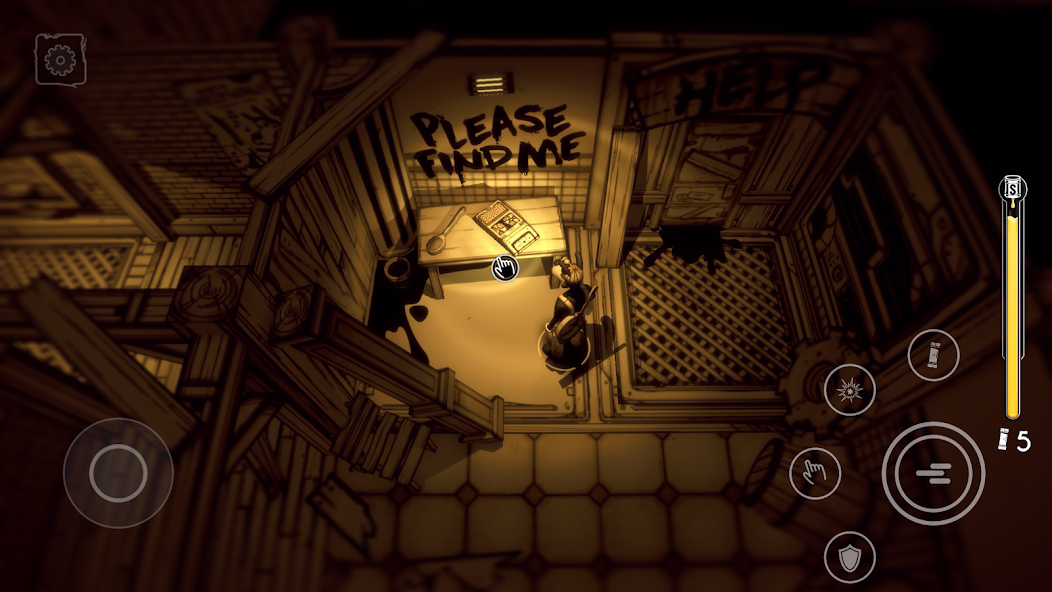Use the burst special attack button
This screenshot has width=1052, height=592.
[x=850, y=390]
